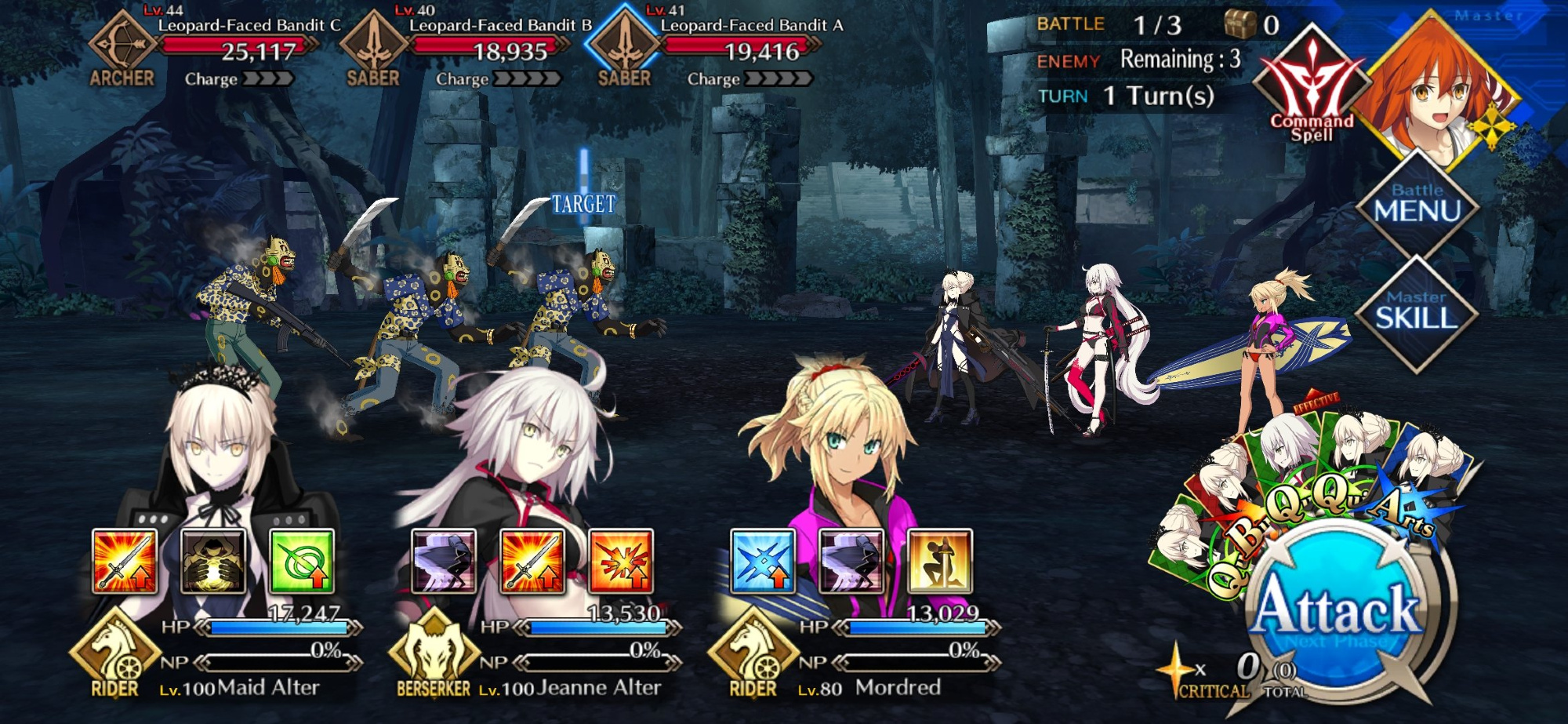Activate Mordred's golden kneeling figure skill
This screenshot has height=724, width=1568.
[x=940, y=561]
